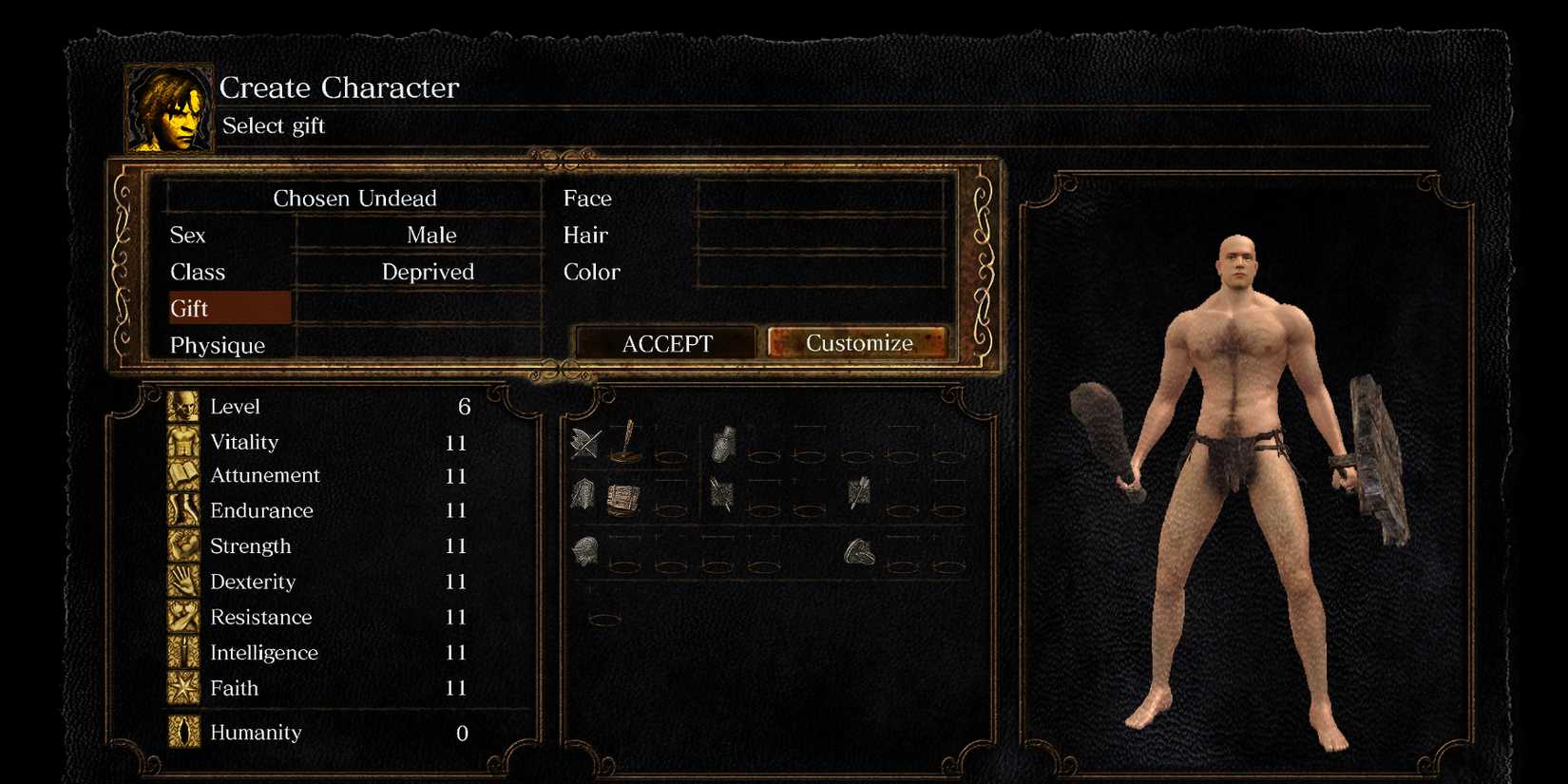The width and height of the screenshot is (1568, 784).
Task: Click the ACCEPT button
Action: pyautogui.click(x=665, y=343)
